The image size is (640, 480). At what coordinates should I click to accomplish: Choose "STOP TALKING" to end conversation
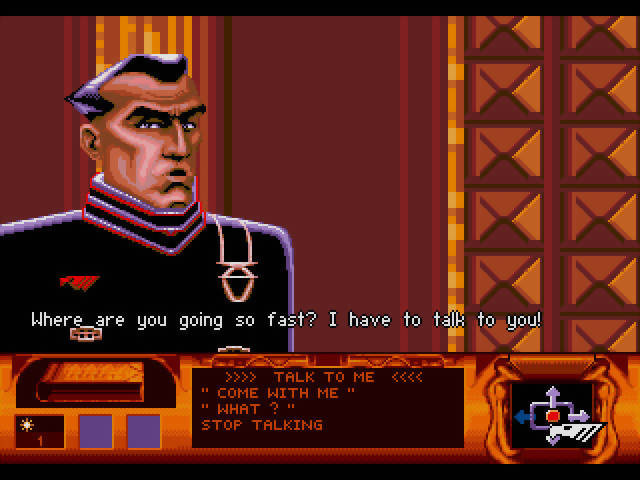(x=262, y=425)
